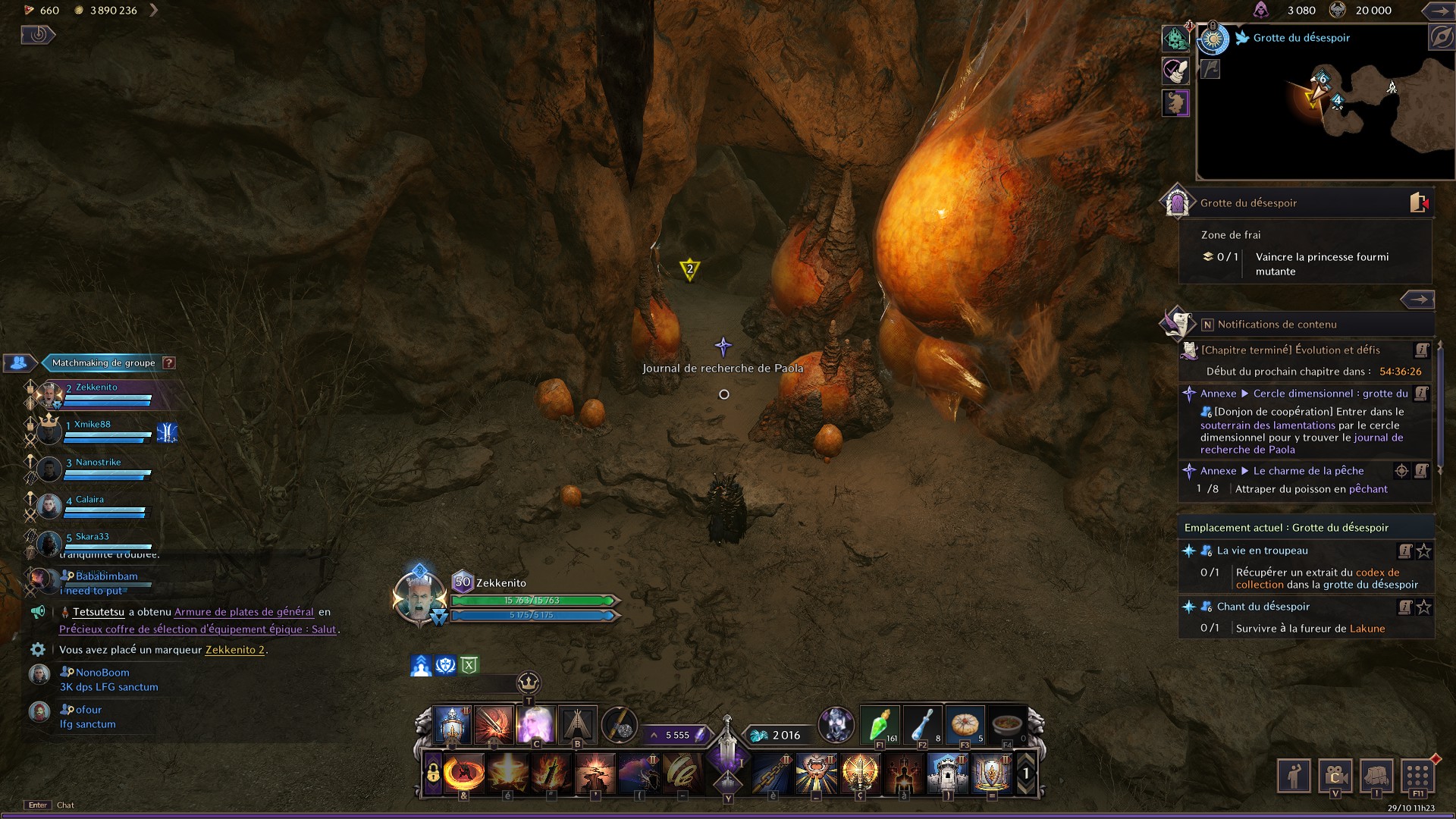Open Matchmaking de groupe panel
This screenshot has width=1456, height=819.
pyautogui.click(x=103, y=363)
